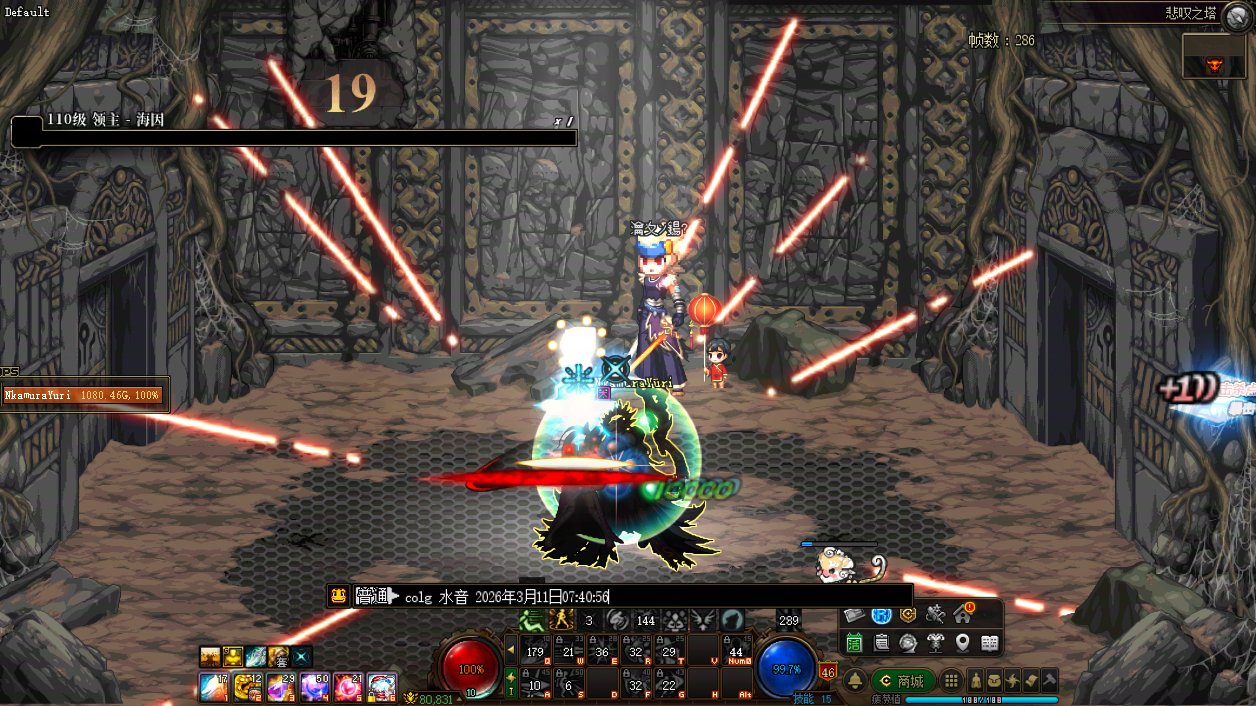The image size is (1256, 706).
Task: Use the pink orb item in slot 5
Action: click(348, 687)
